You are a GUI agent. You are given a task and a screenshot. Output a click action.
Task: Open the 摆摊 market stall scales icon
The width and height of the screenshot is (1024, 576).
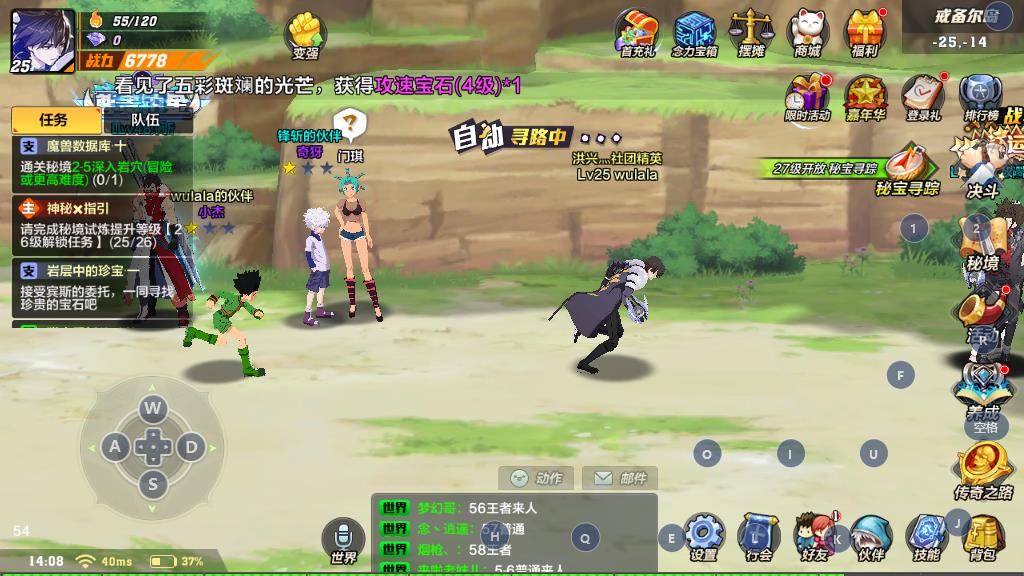751,32
